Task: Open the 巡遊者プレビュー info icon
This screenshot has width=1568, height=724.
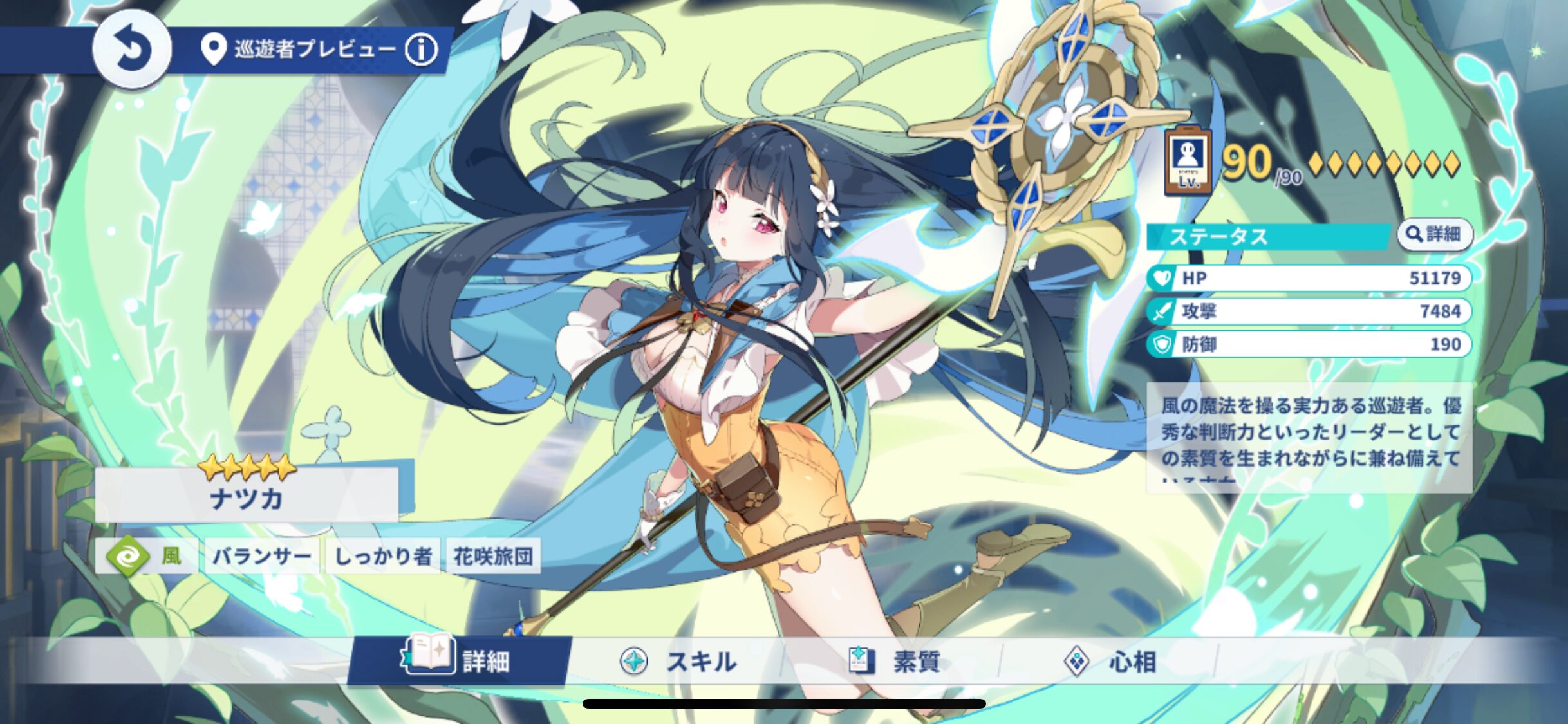Action: pyautogui.click(x=420, y=51)
